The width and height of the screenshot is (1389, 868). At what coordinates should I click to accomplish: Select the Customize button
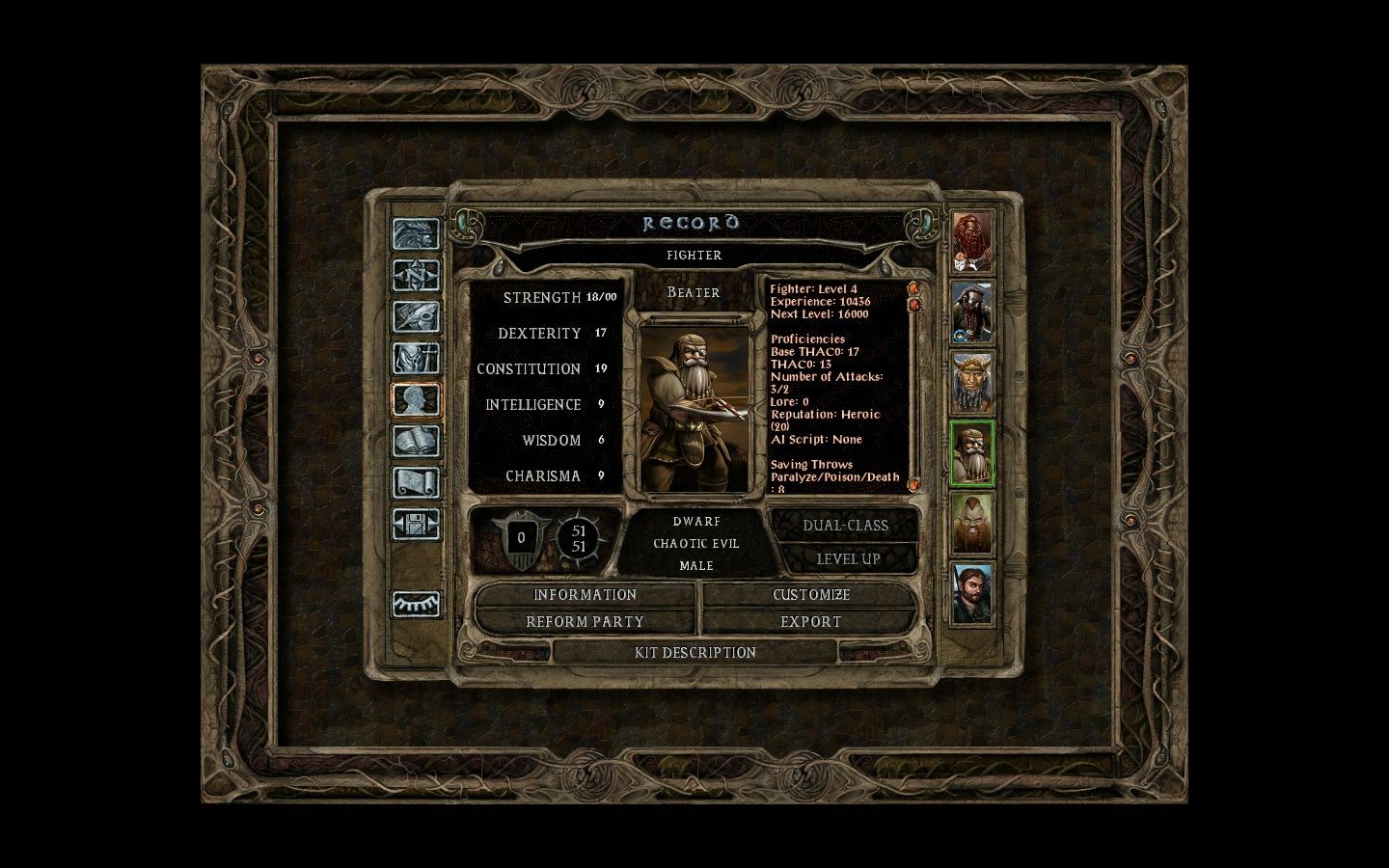(810, 595)
